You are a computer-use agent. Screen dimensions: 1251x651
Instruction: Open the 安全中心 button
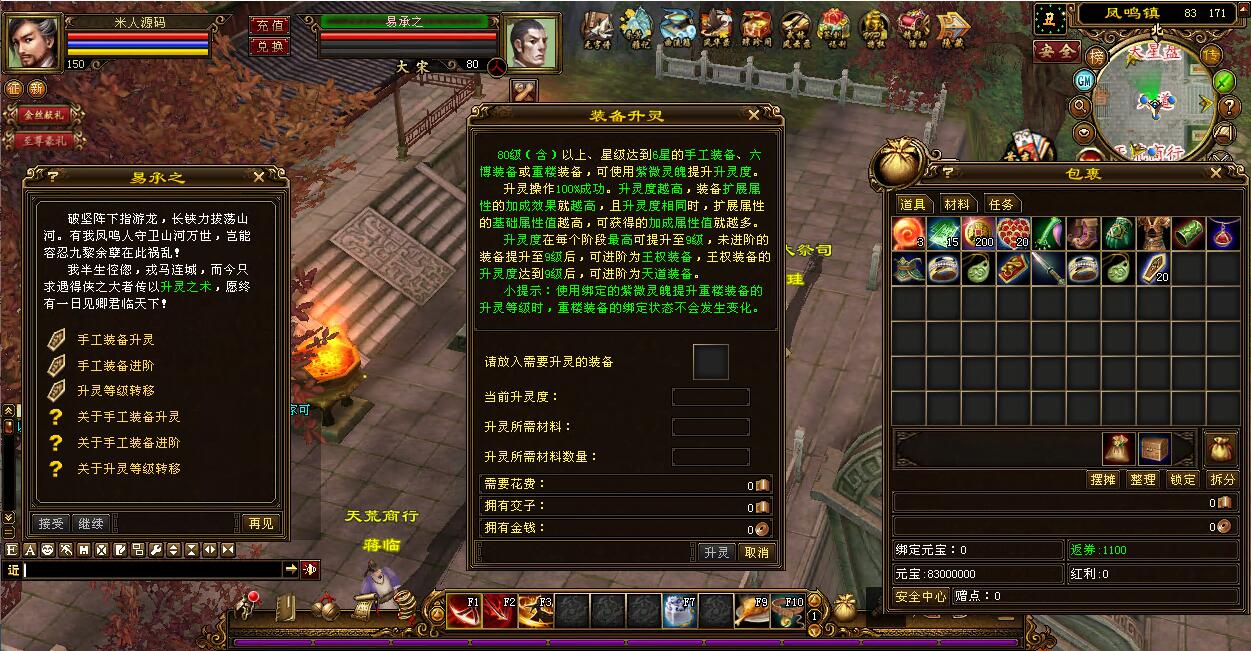tap(921, 596)
